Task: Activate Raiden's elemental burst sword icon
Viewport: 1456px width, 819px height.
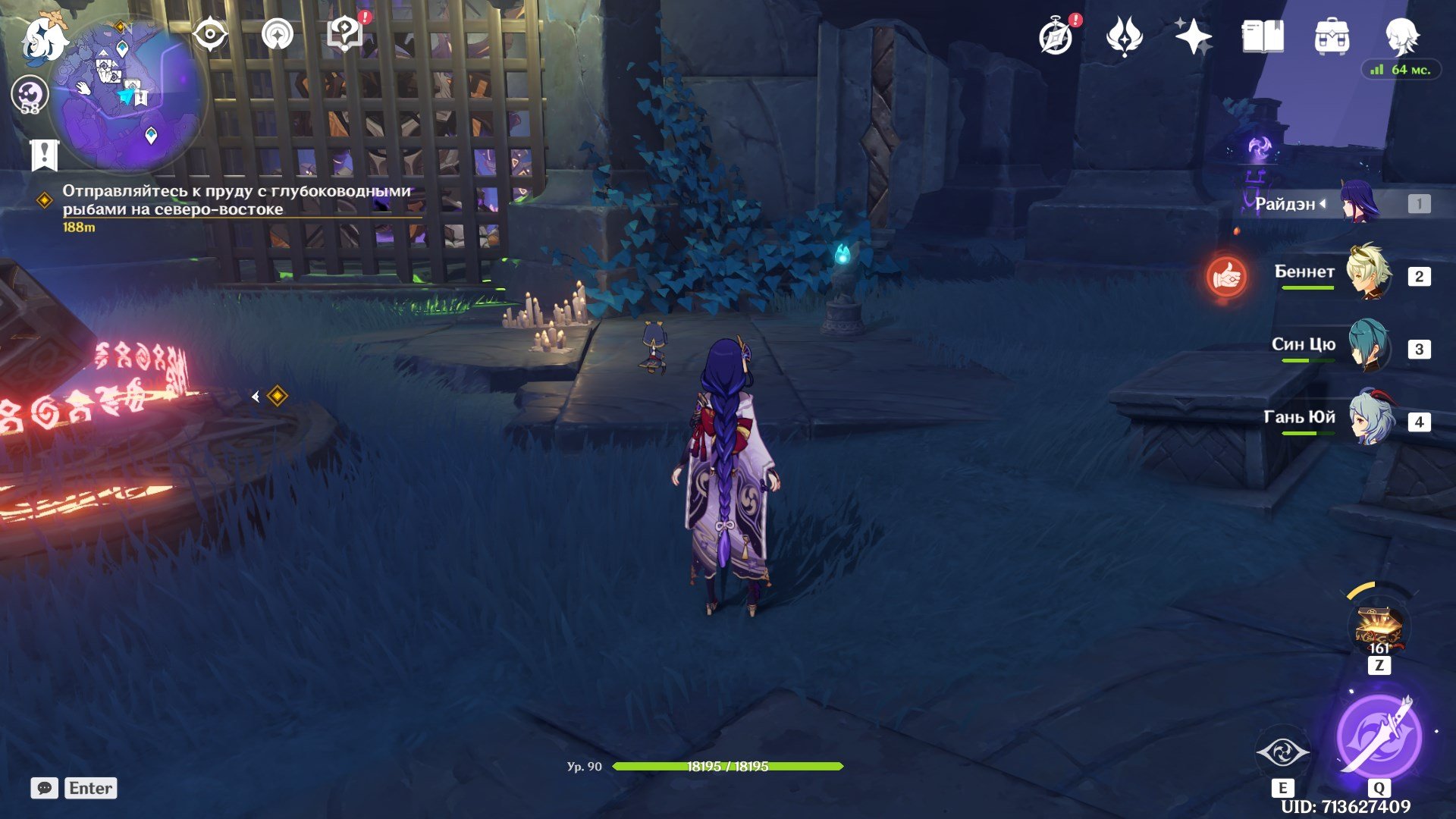Action: point(1379,736)
